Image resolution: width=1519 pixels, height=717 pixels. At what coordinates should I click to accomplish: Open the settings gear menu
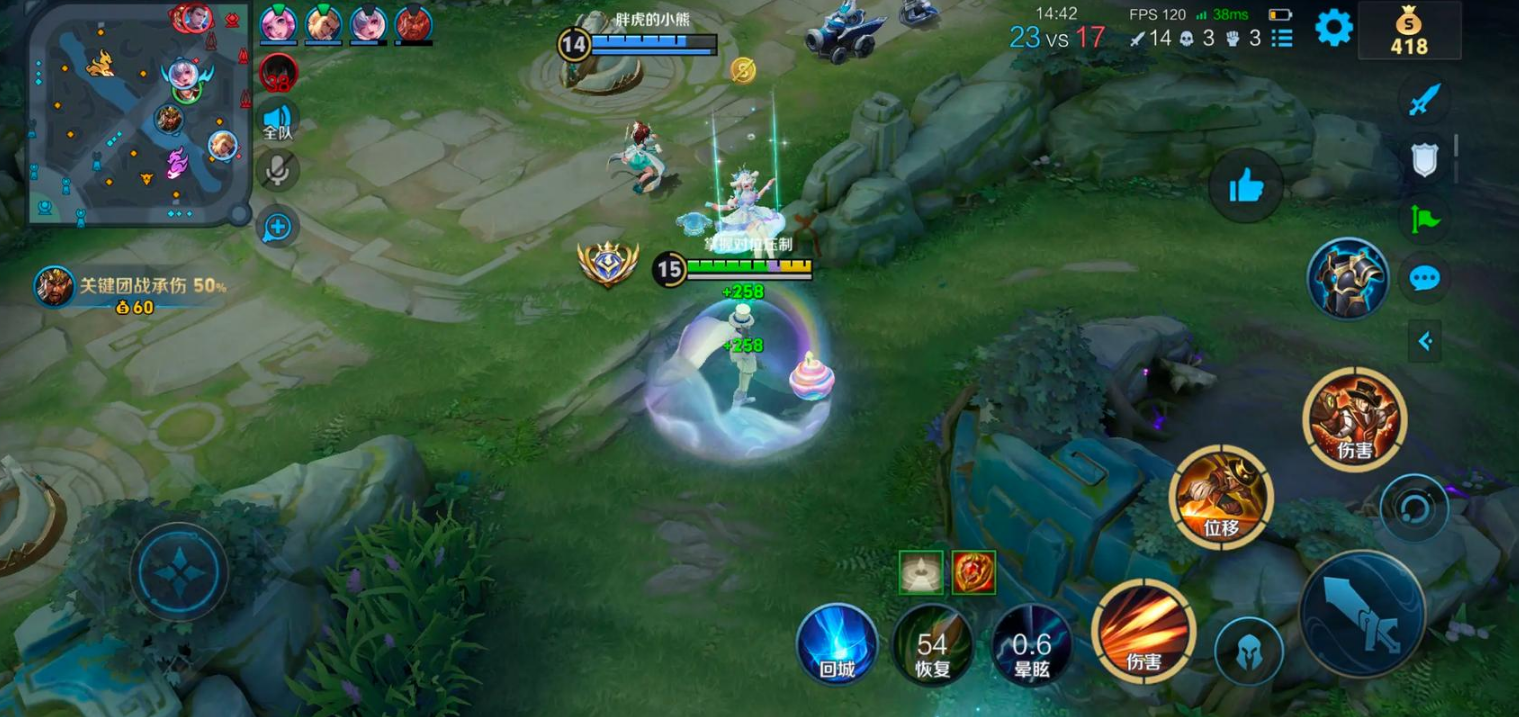[x=1333, y=28]
